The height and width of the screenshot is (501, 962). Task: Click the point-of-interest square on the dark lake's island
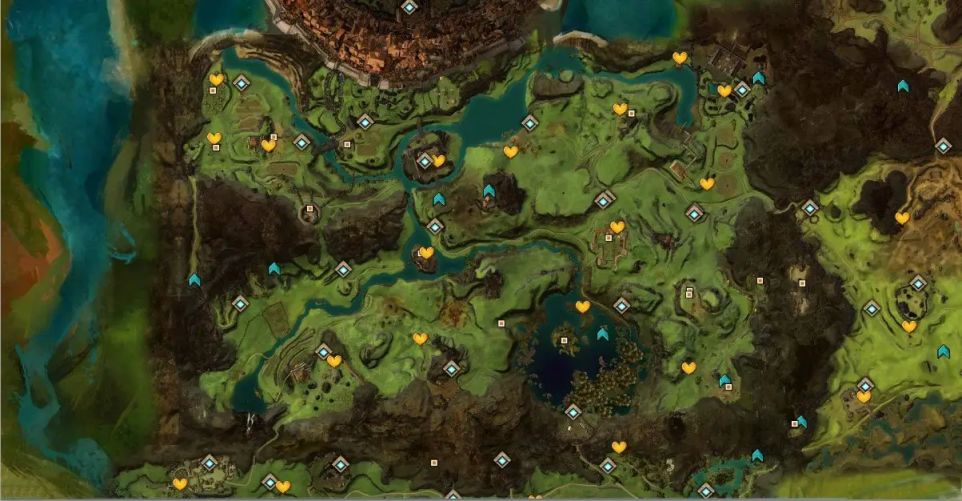pos(564,341)
